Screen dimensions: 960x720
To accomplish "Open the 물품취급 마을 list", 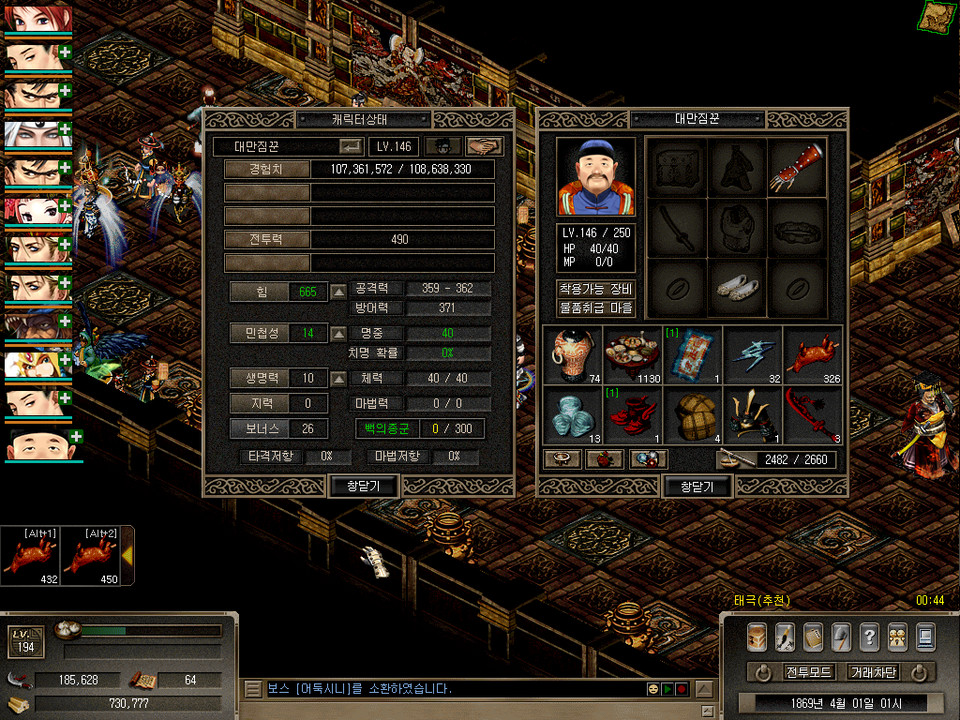I will (596, 308).
